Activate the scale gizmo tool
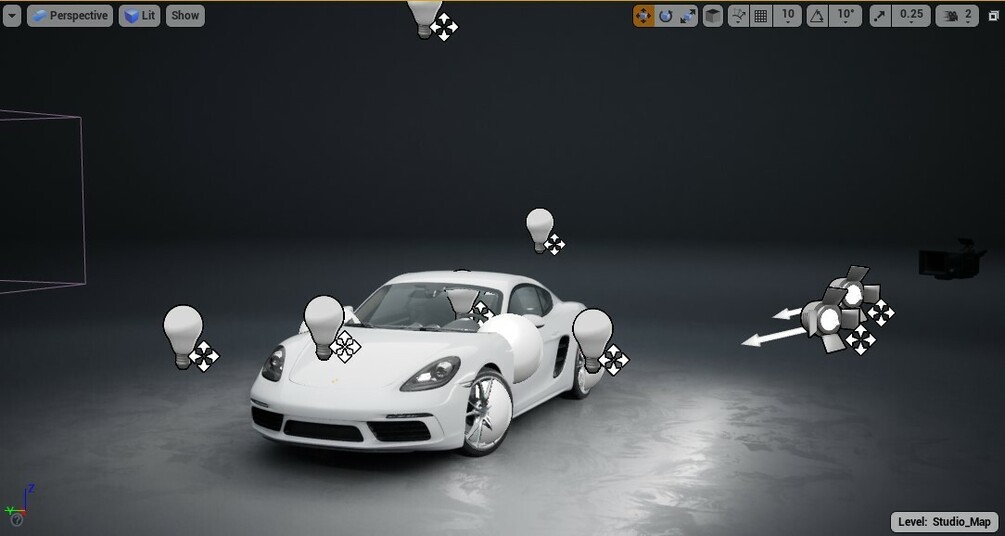Image resolution: width=1005 pixels, height=536 pixels. (x=687, y=16)
